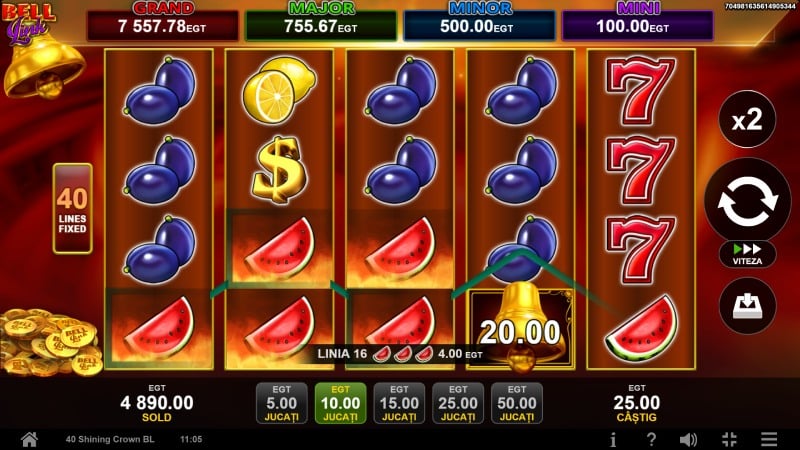Image resolution: width=800 pixels, height=450 pixels.
Task: Open the hamburger menu
Action: pyautogui.click(x=768, y=439)
